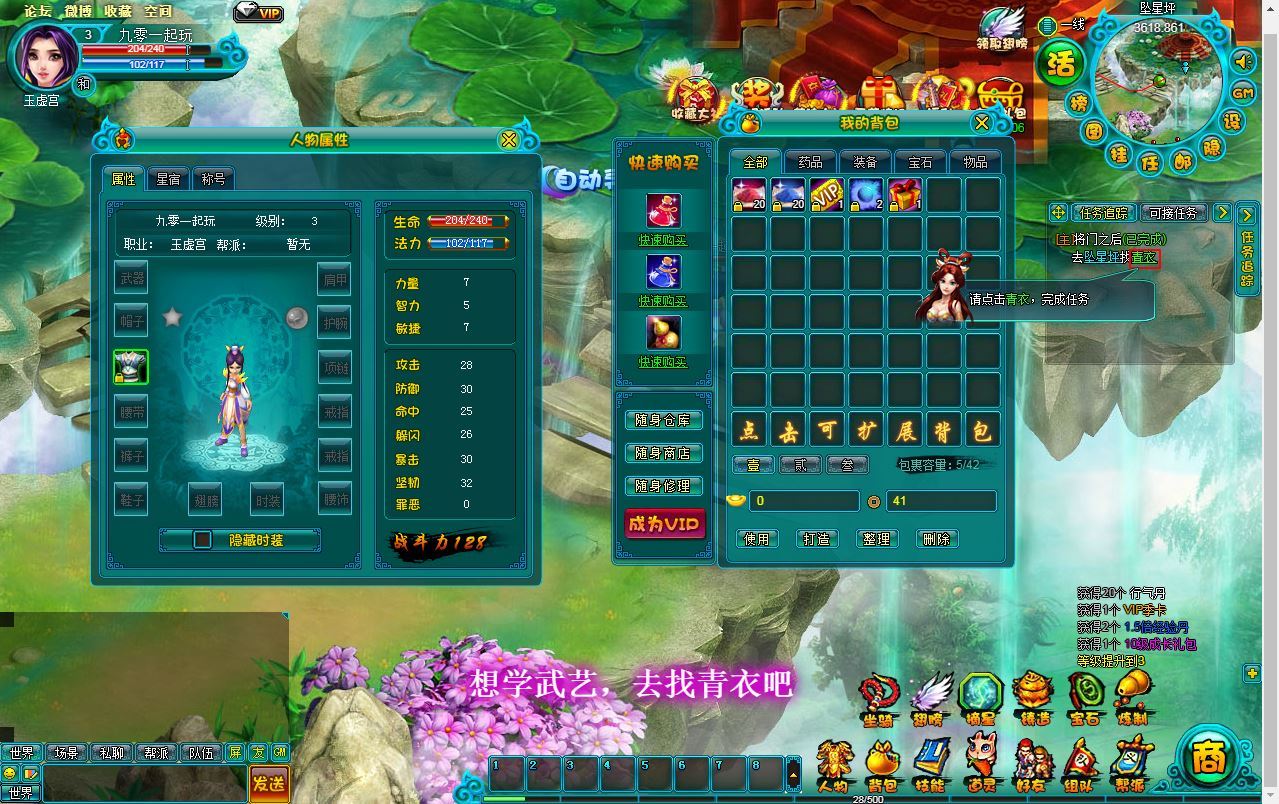Viewport: 1279px width, 804px height.
Task: Click the 整理 sort button in backpack
Action: pyautogui.click(x=876, y=539)
